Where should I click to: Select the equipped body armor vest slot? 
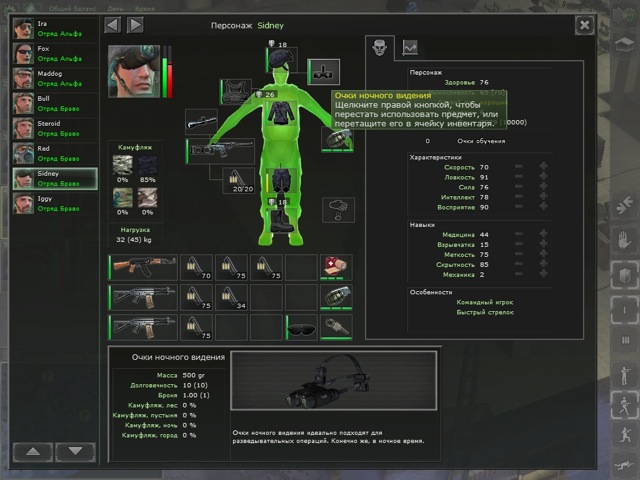[x=238, y=94]
